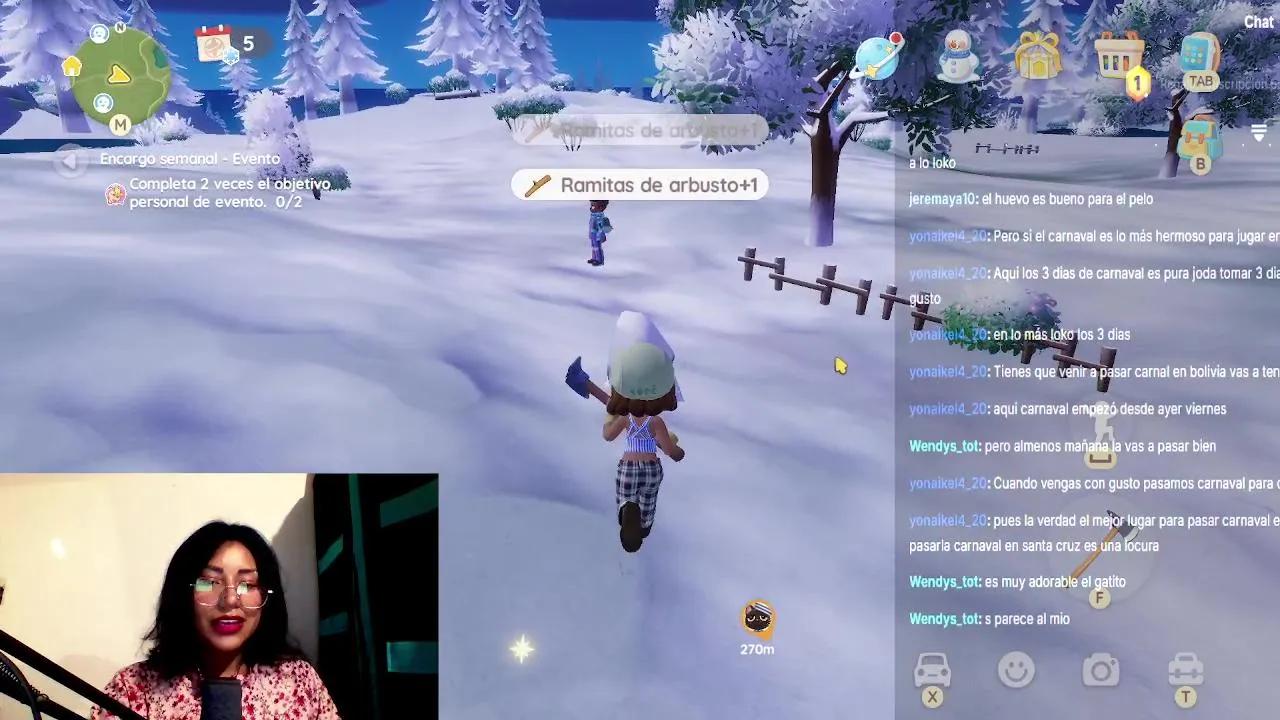1280x720 pixels.
Task: Open the gift box rewards icon
Action: (x=1040, y=57)
